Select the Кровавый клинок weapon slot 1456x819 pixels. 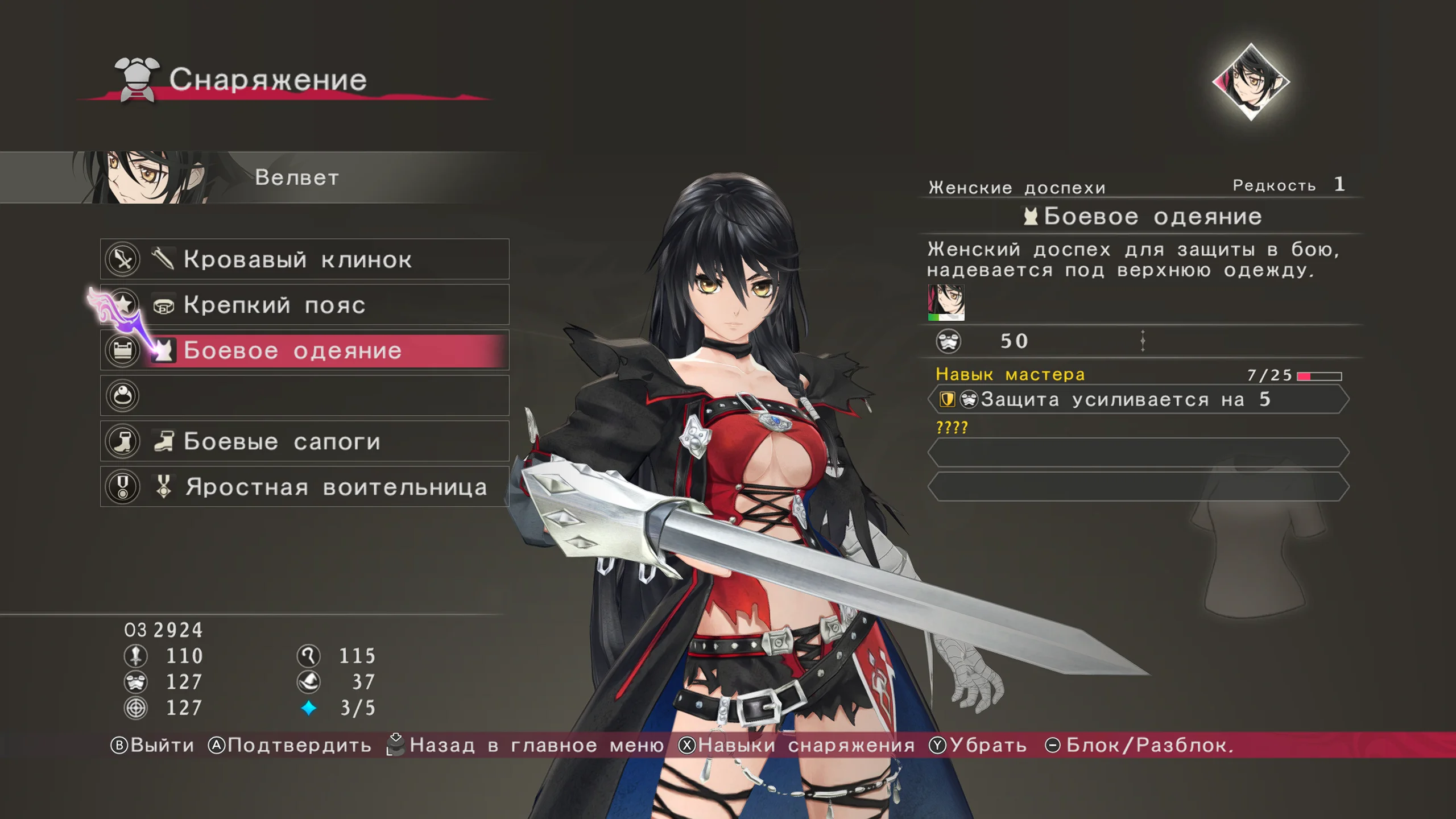point(305,259)
